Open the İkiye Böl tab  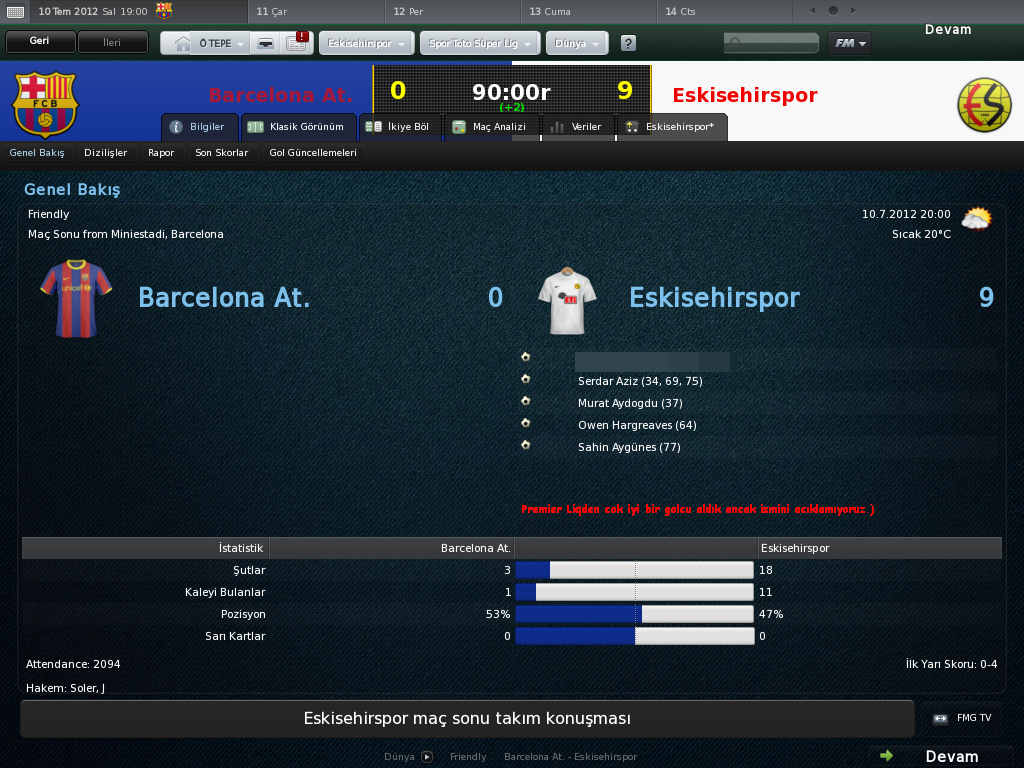[x=398, y=127]
